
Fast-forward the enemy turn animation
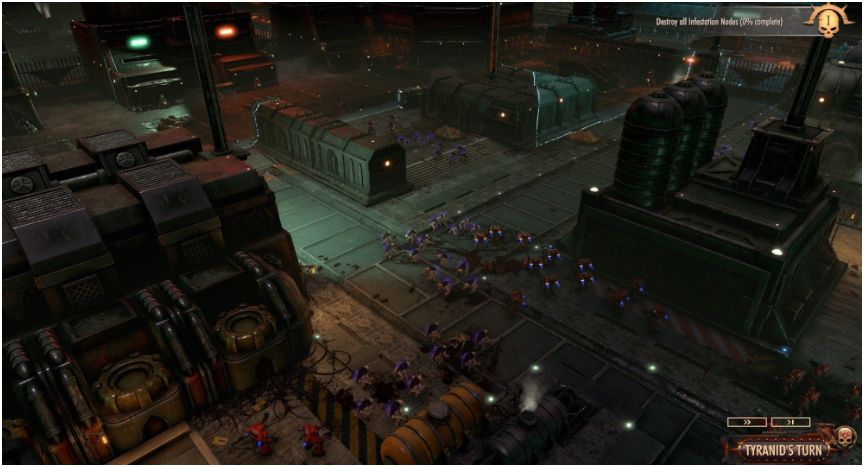[x=746, y=422]
